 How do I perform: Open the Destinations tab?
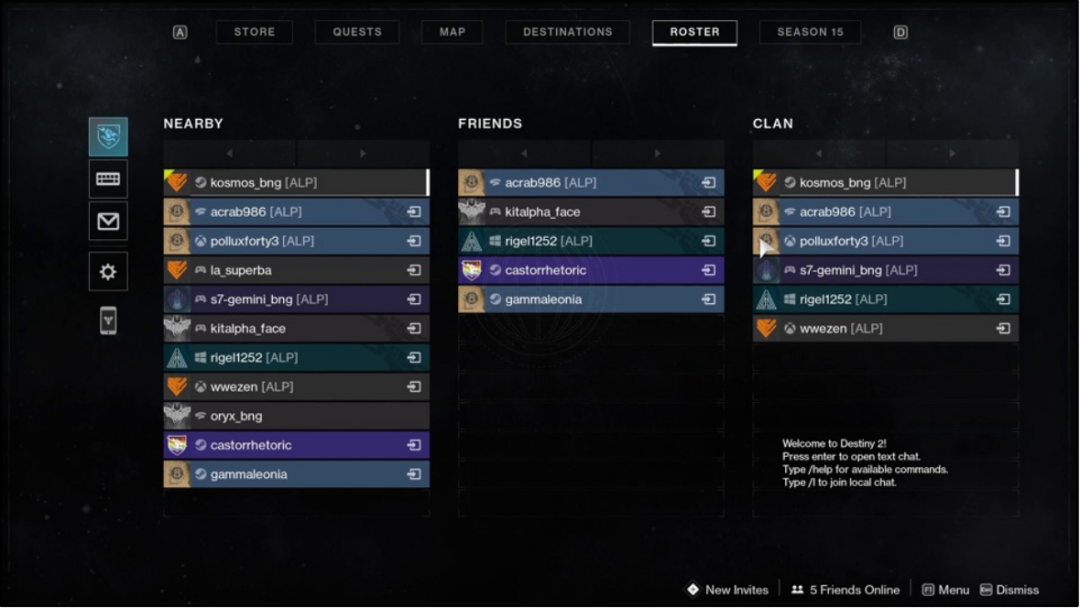pos(567,32)
